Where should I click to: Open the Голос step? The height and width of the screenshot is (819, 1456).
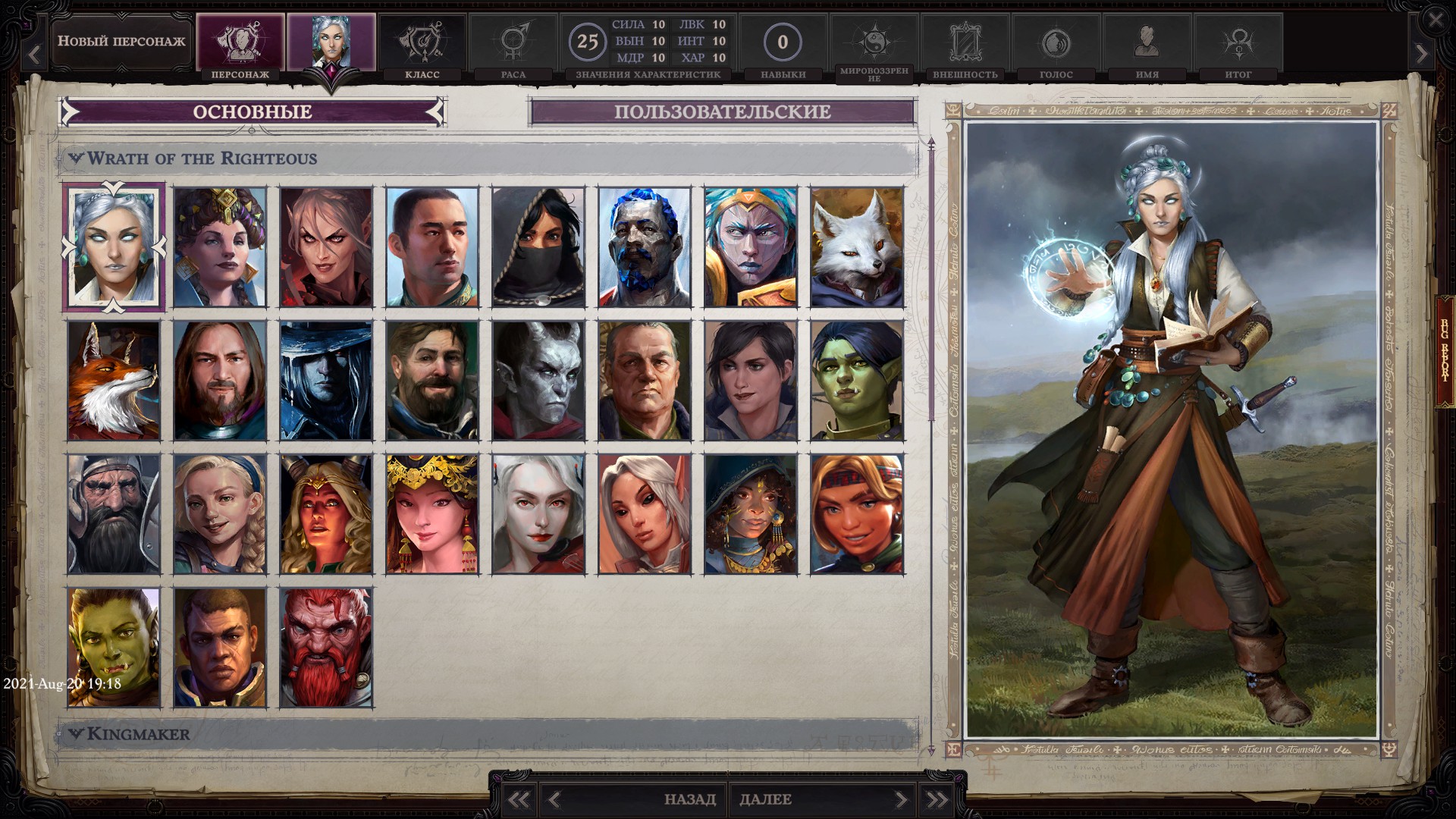pyautogui.click(x=1056, y=45)
